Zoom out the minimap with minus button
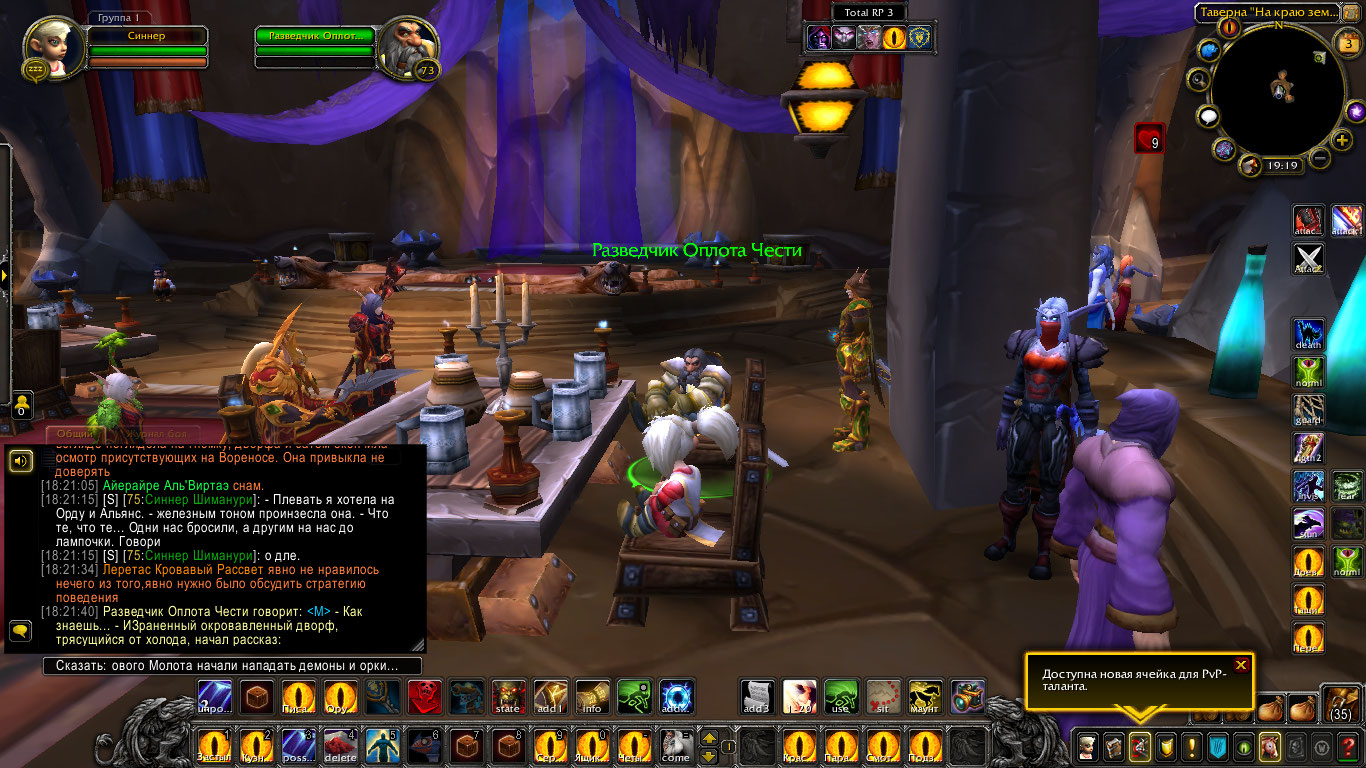1366x768 pixels. [1320, 158]
